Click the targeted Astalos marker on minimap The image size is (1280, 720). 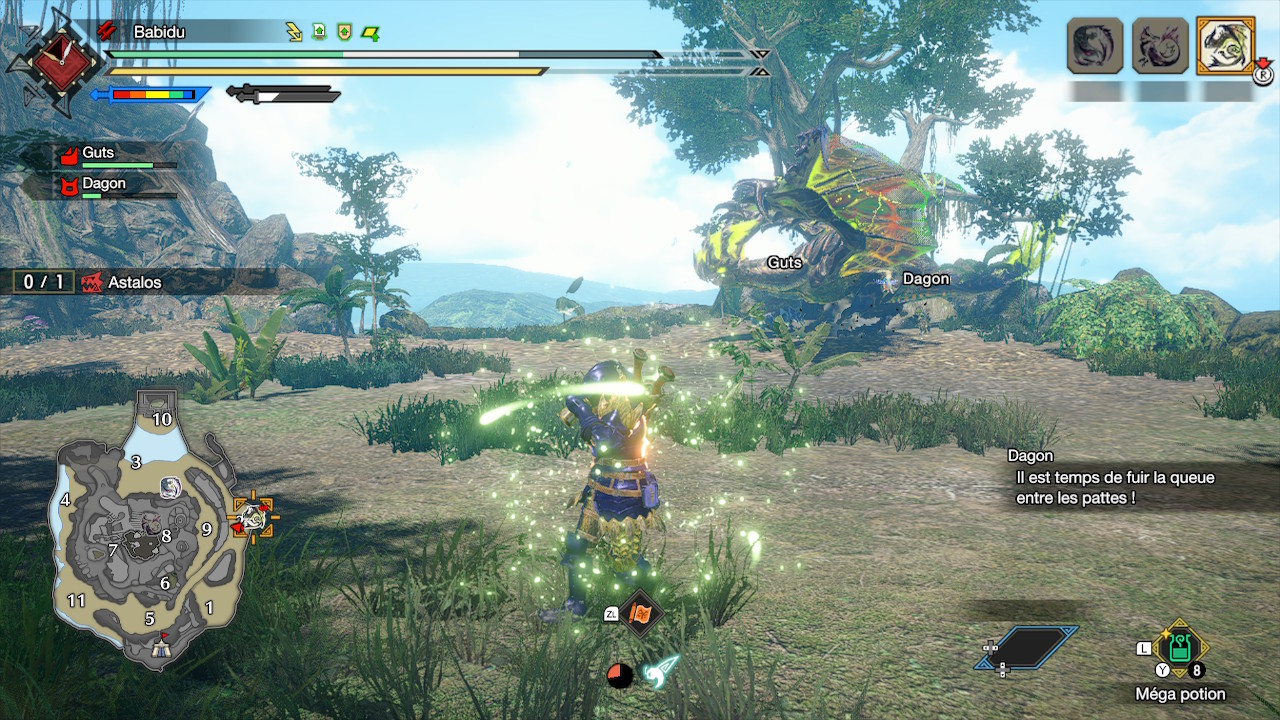coord(253,518)
